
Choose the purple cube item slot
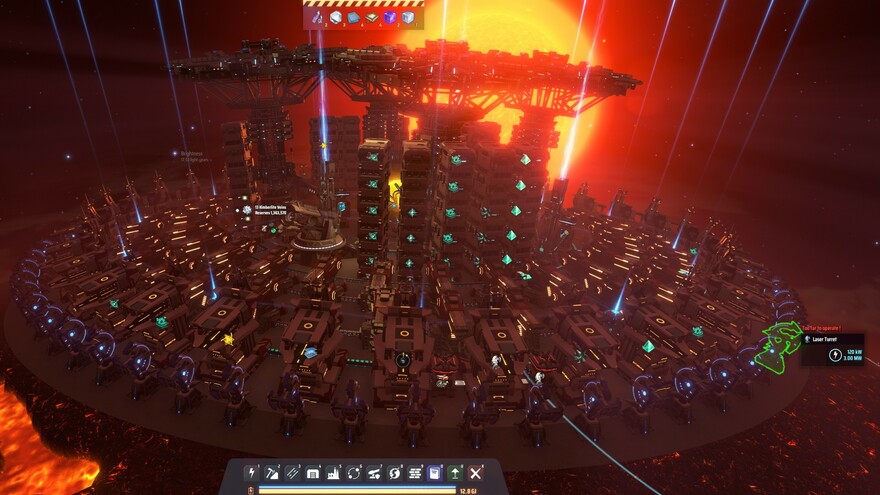click(390, 17)
